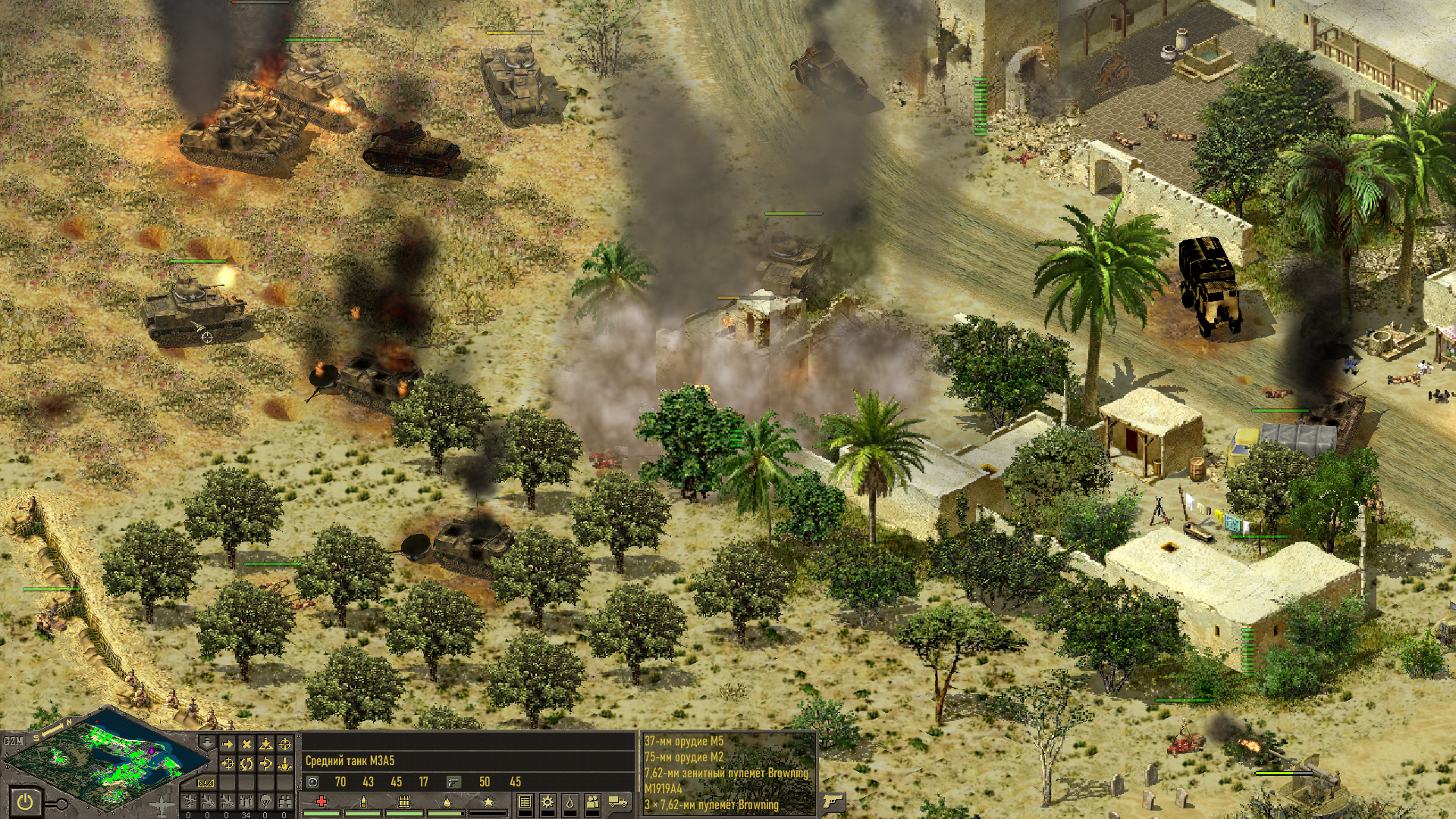The width and height of the screenshot is (1456, 819).
Task: Click the two-person crew icon button
Action: [592, 802]
